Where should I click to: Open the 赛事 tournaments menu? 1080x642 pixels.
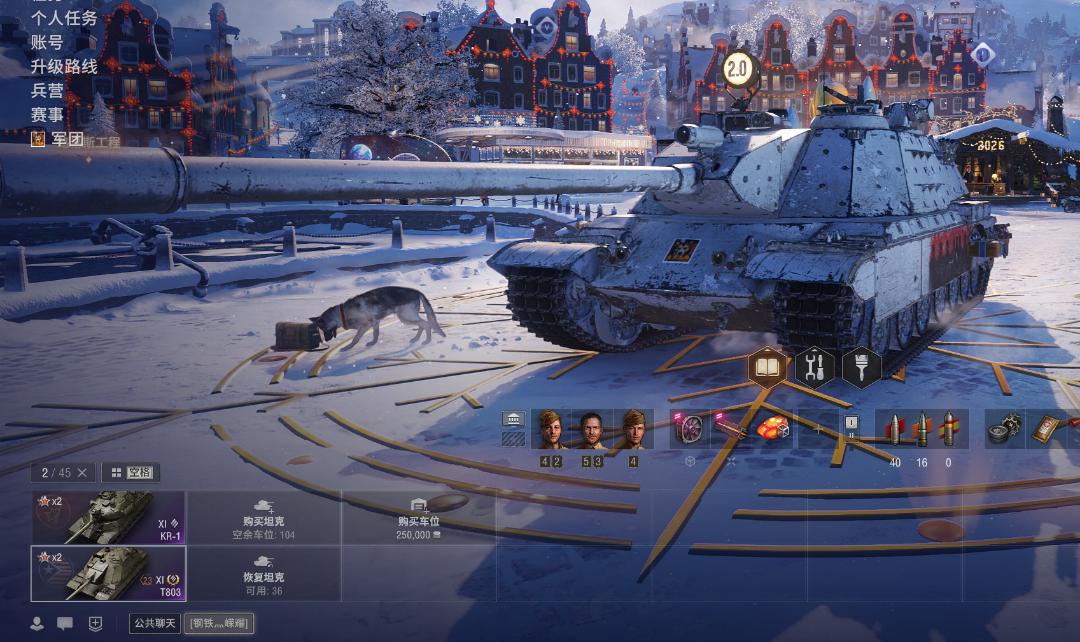(x=47, y=114)
